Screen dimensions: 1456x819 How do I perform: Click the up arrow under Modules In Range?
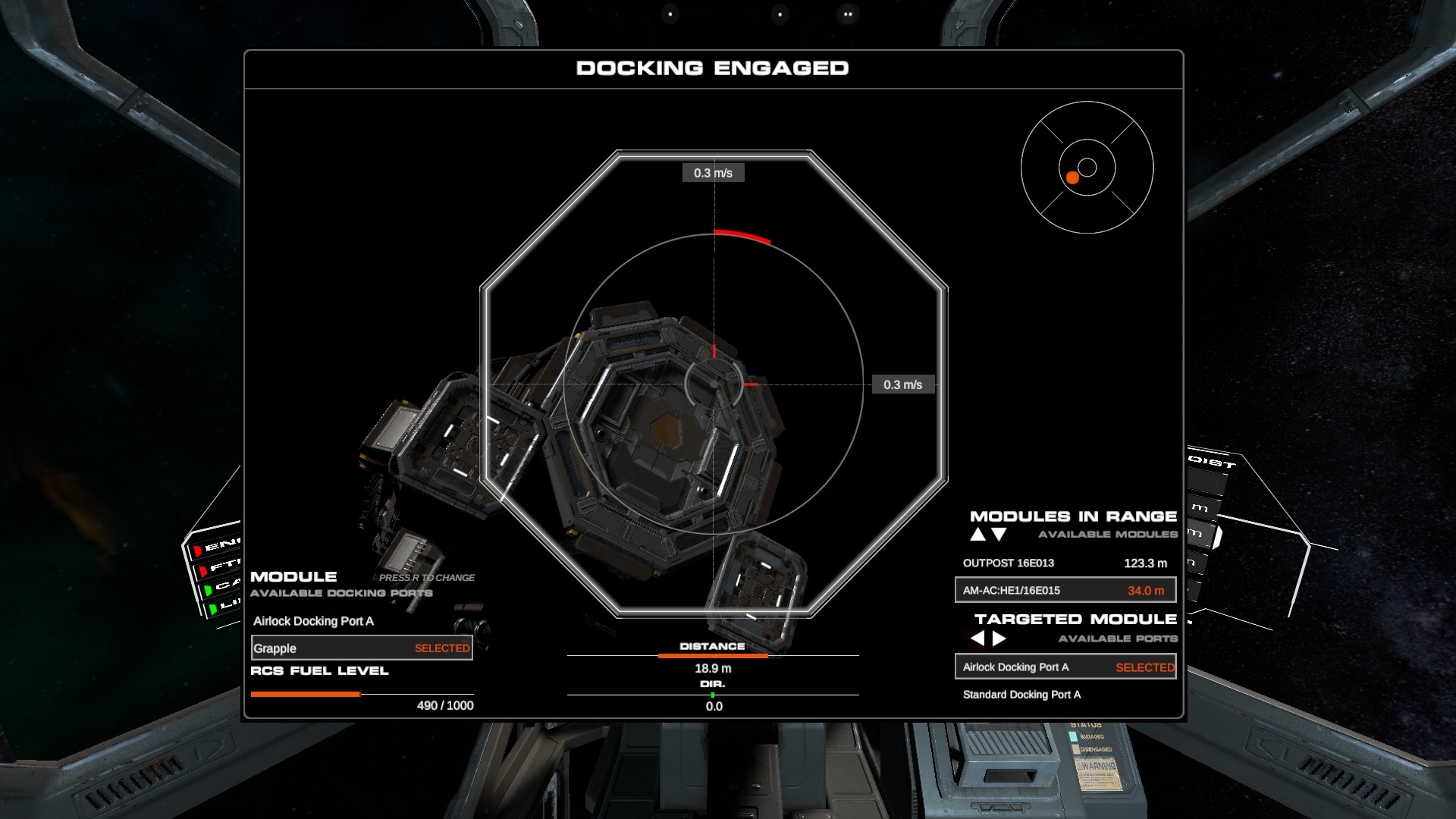tap(978, 535)
